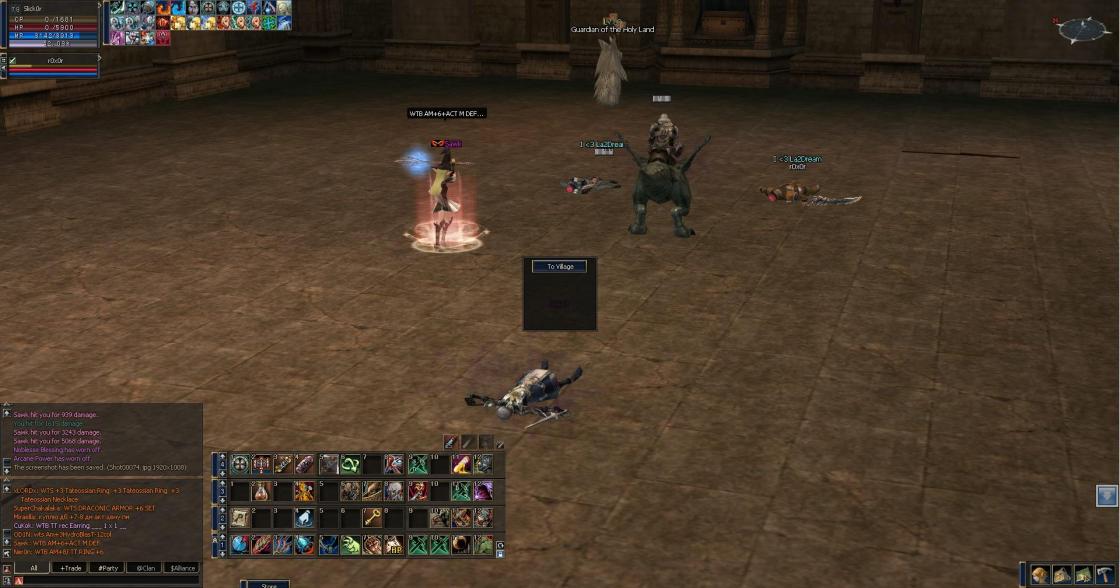Screen dimensions: 1120x588
Task: Use the scroll with key item slot
Action: pyautogui.click(x=240, y=518)
